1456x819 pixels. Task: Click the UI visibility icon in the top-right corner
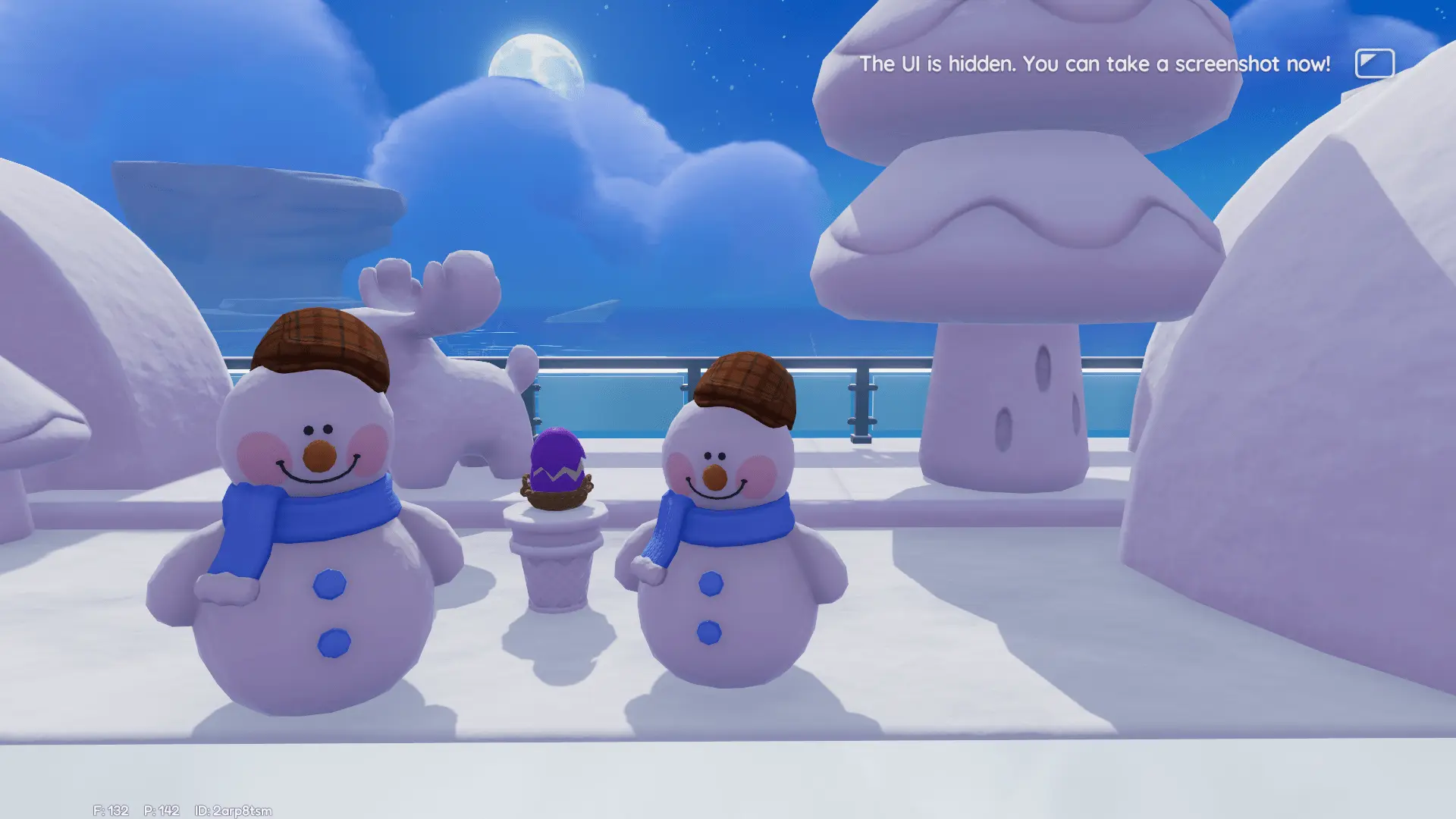click(x=1374, y=64)
